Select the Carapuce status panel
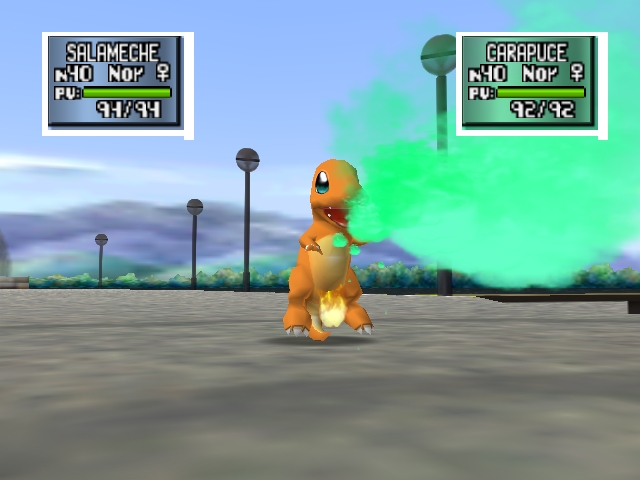The image size is (640, 480). [531, 84]
